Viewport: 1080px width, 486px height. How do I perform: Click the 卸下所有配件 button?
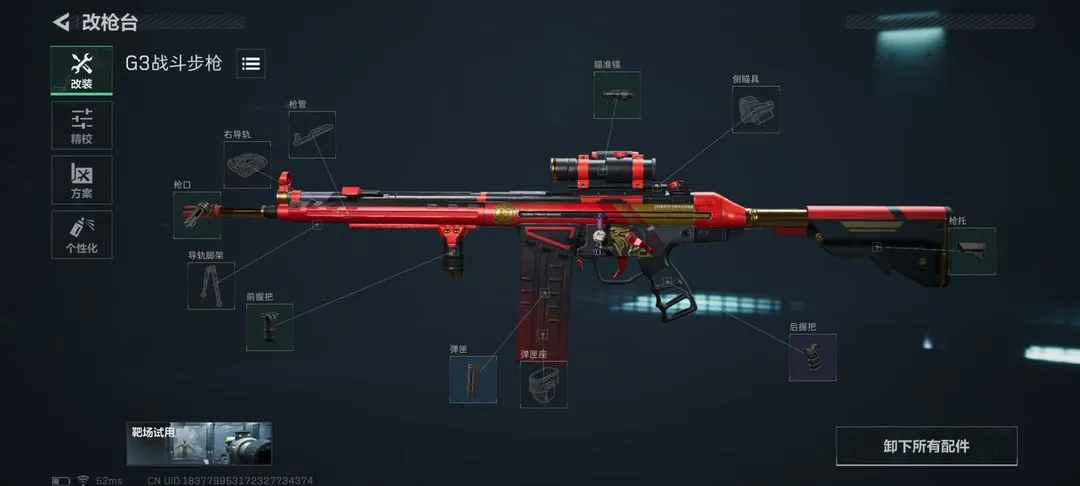coord(926,446)
